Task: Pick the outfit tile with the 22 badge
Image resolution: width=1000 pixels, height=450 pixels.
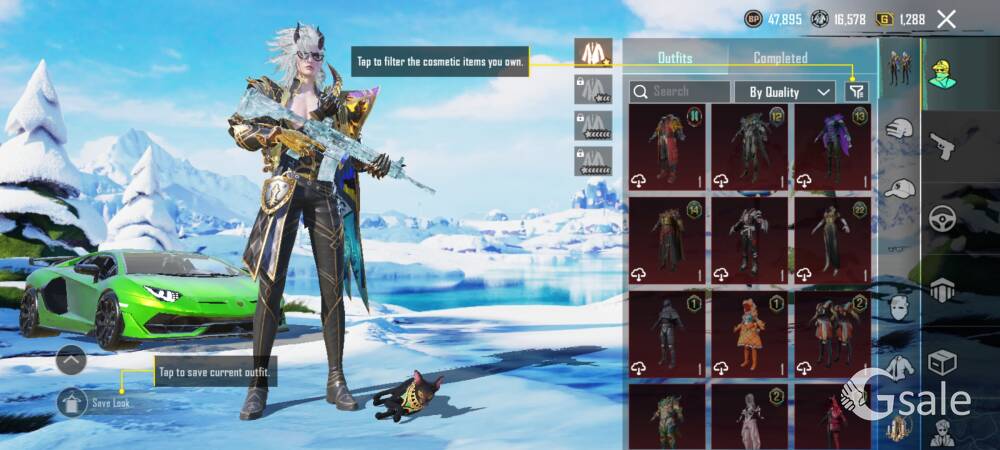Action: point(832,239)
